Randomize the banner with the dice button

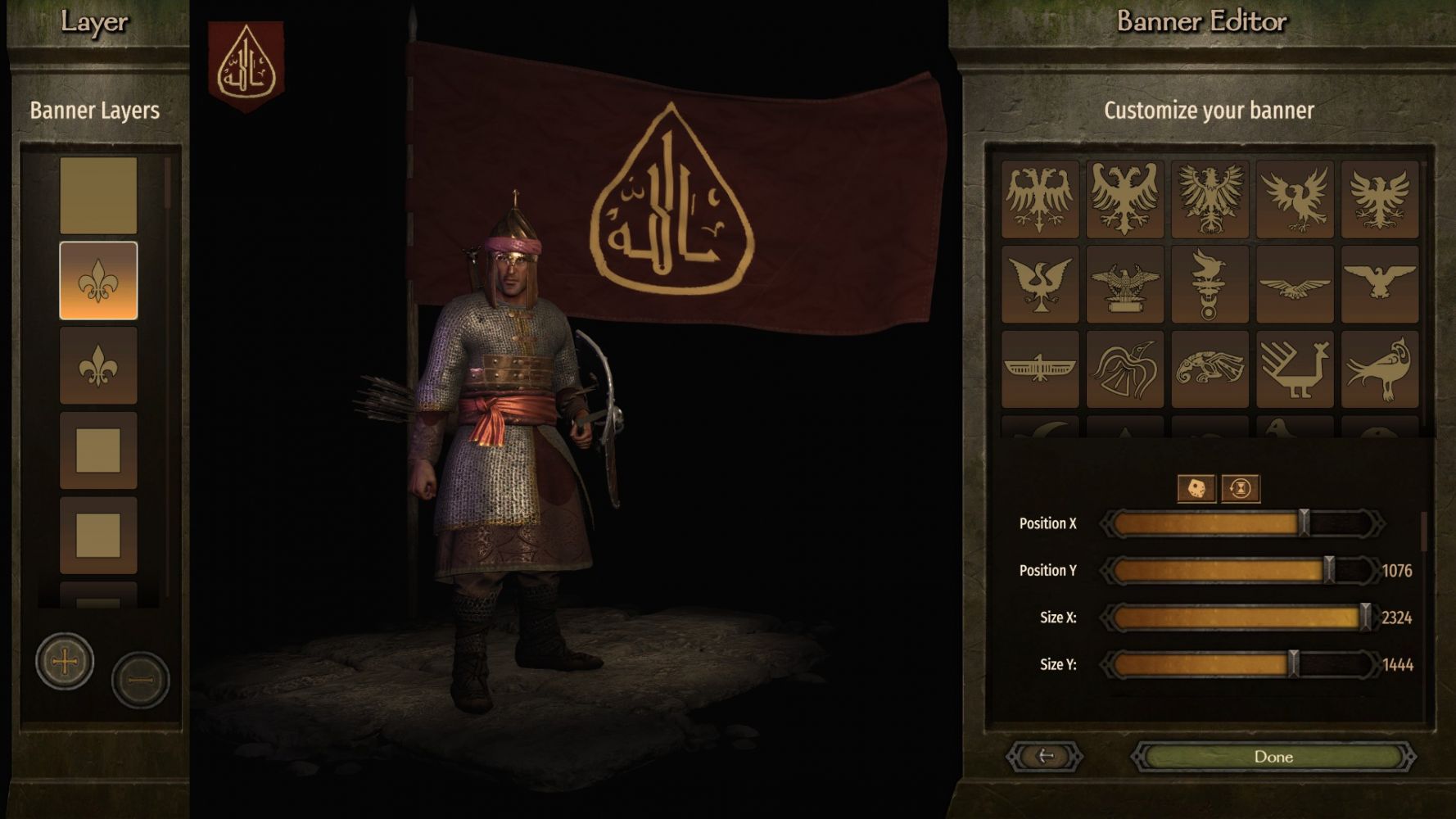pos(1196,489)
